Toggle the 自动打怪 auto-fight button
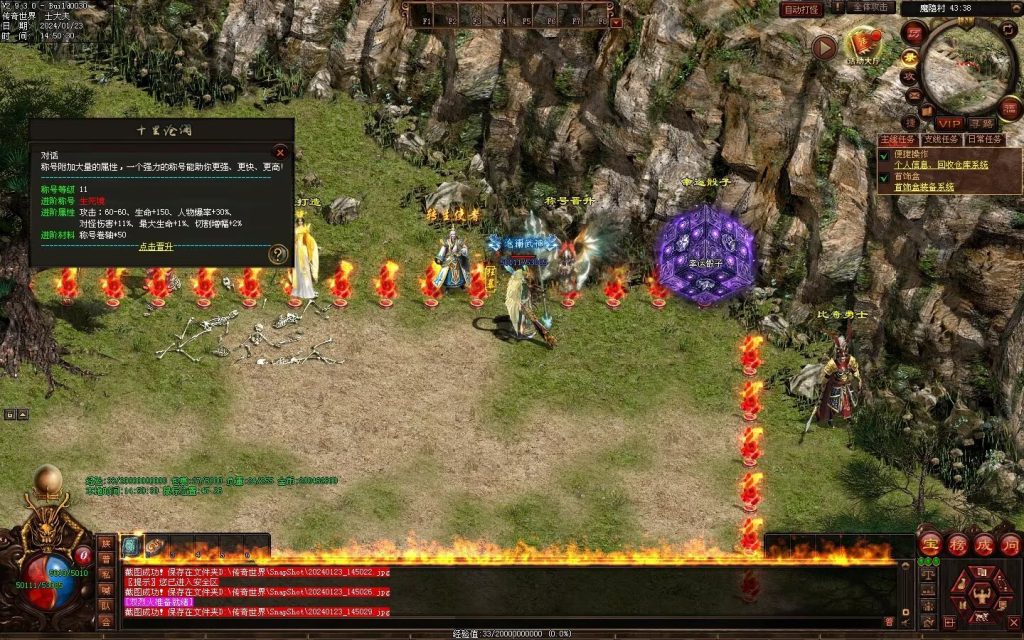Image resolution: width=1024 pixels, height=640 pixels. [801, 9]
